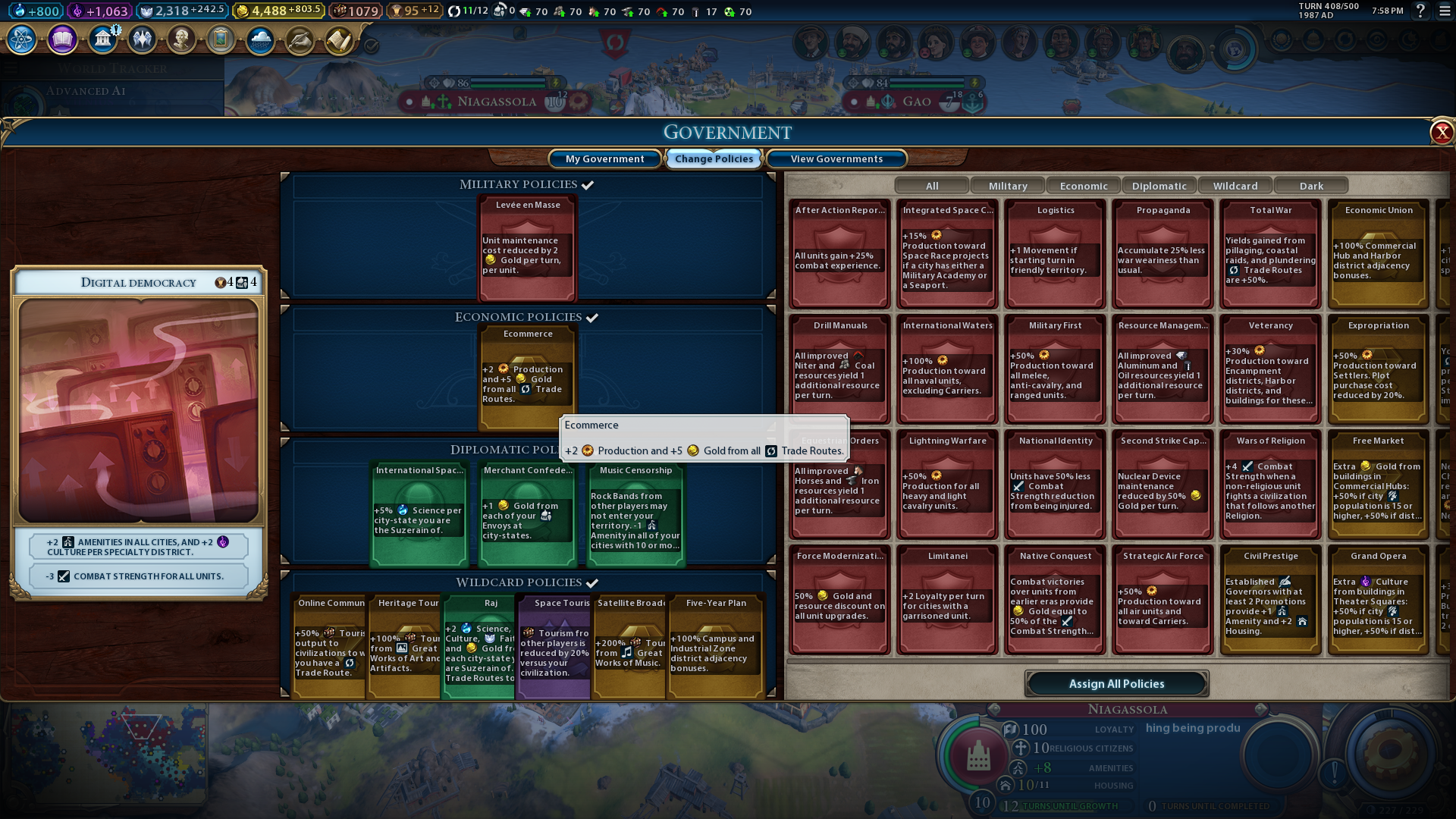1456x819 pixels.
Task: Show Dark policy cards
Action: click(1311, 186)
